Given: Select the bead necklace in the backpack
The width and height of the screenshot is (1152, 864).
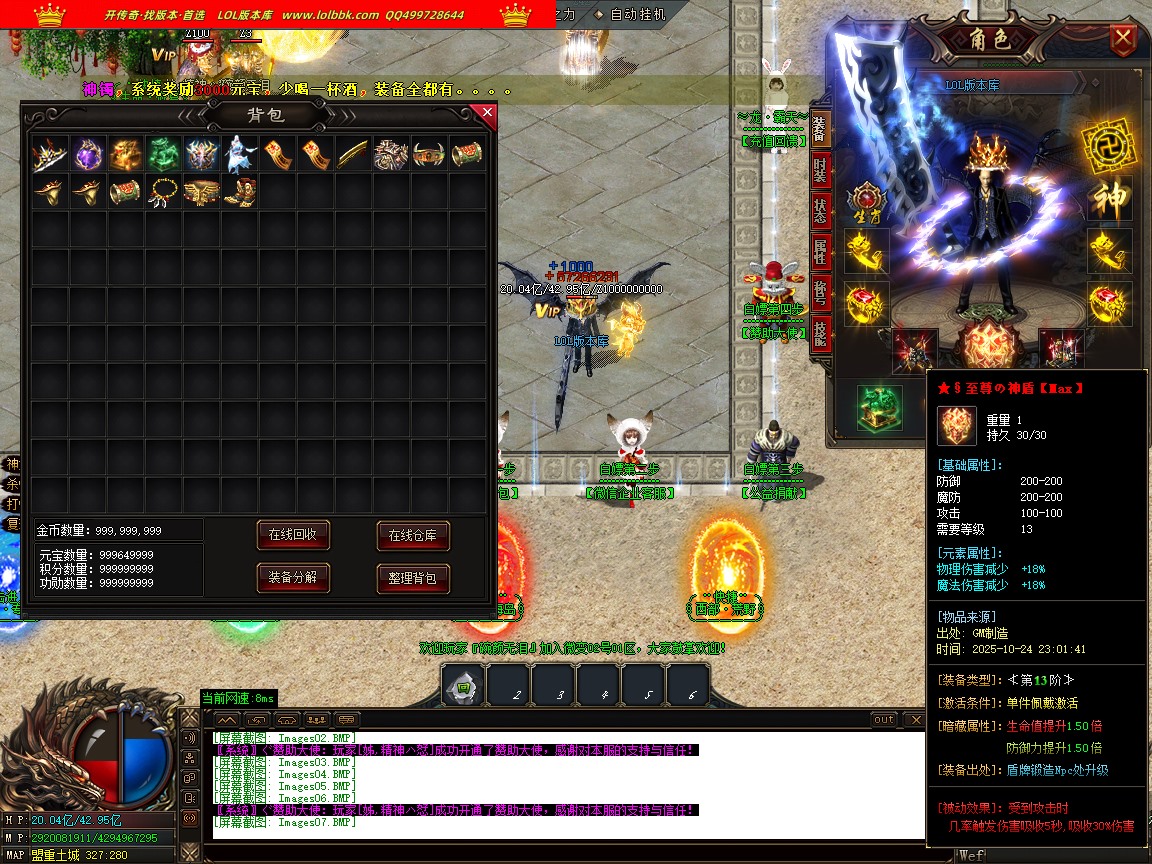Looking at the screenshot, I should (x=164, y=191).
